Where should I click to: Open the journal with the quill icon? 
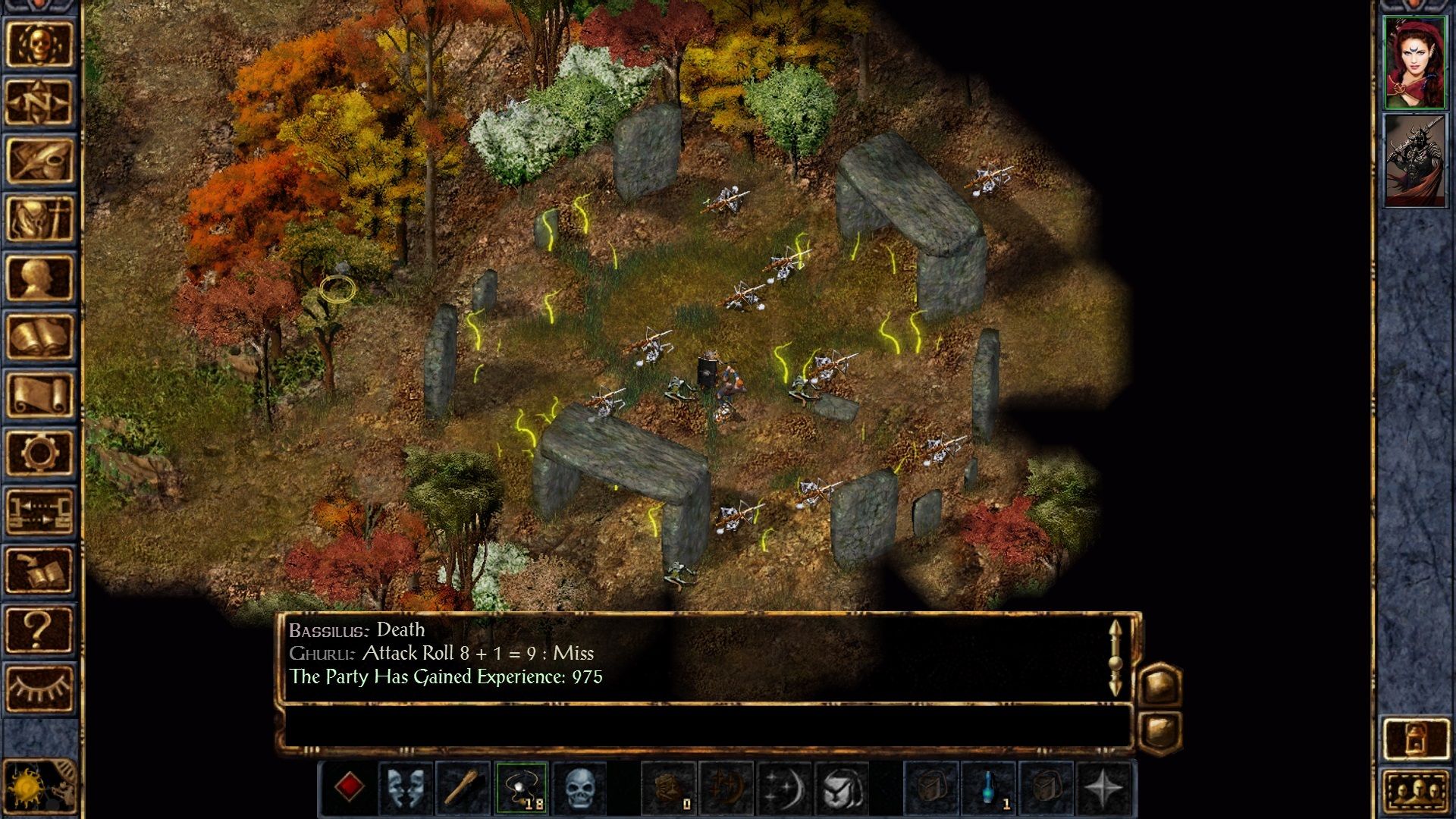[39, 161]
